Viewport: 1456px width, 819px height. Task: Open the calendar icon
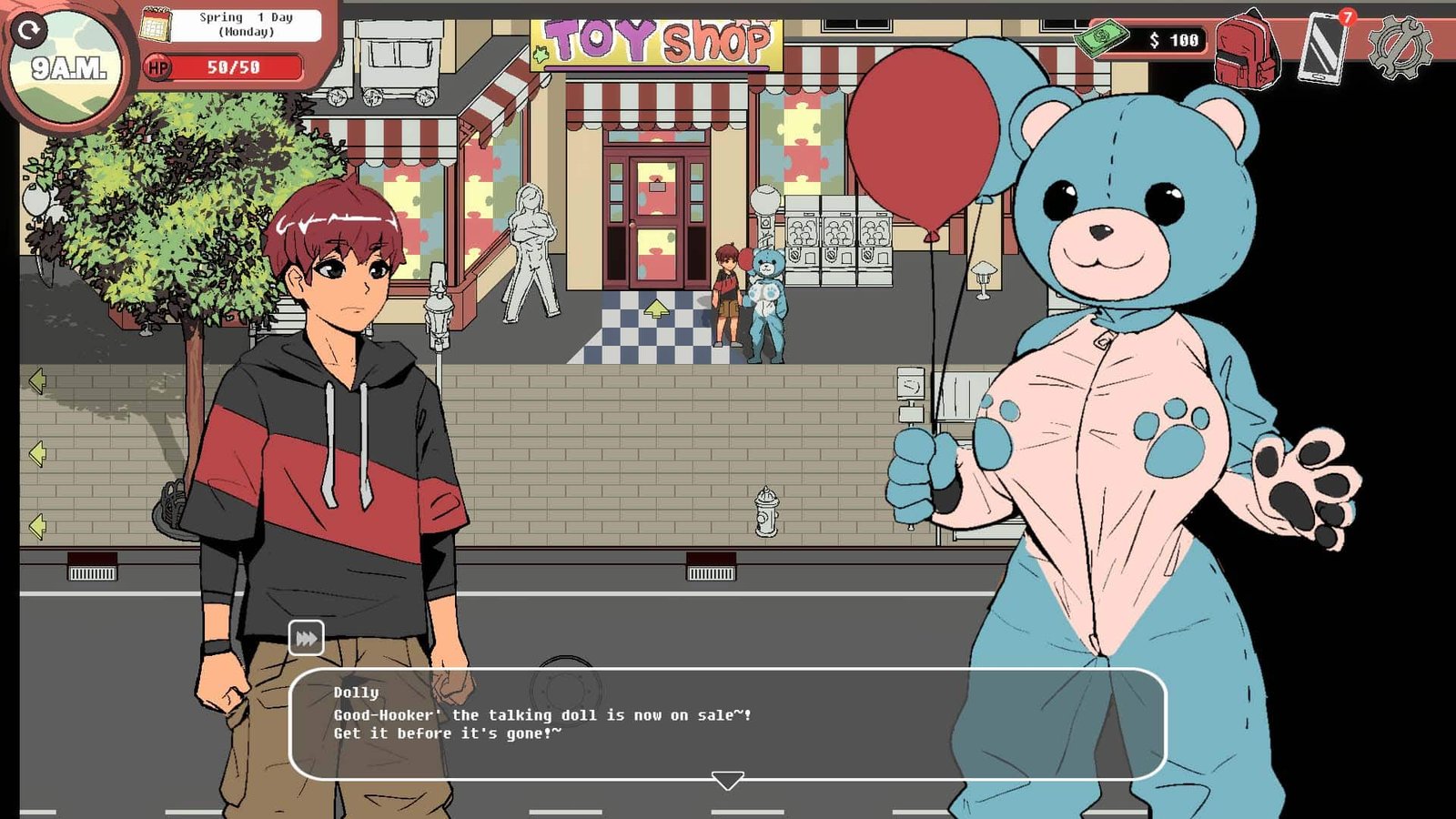click(x=156, y=25)
